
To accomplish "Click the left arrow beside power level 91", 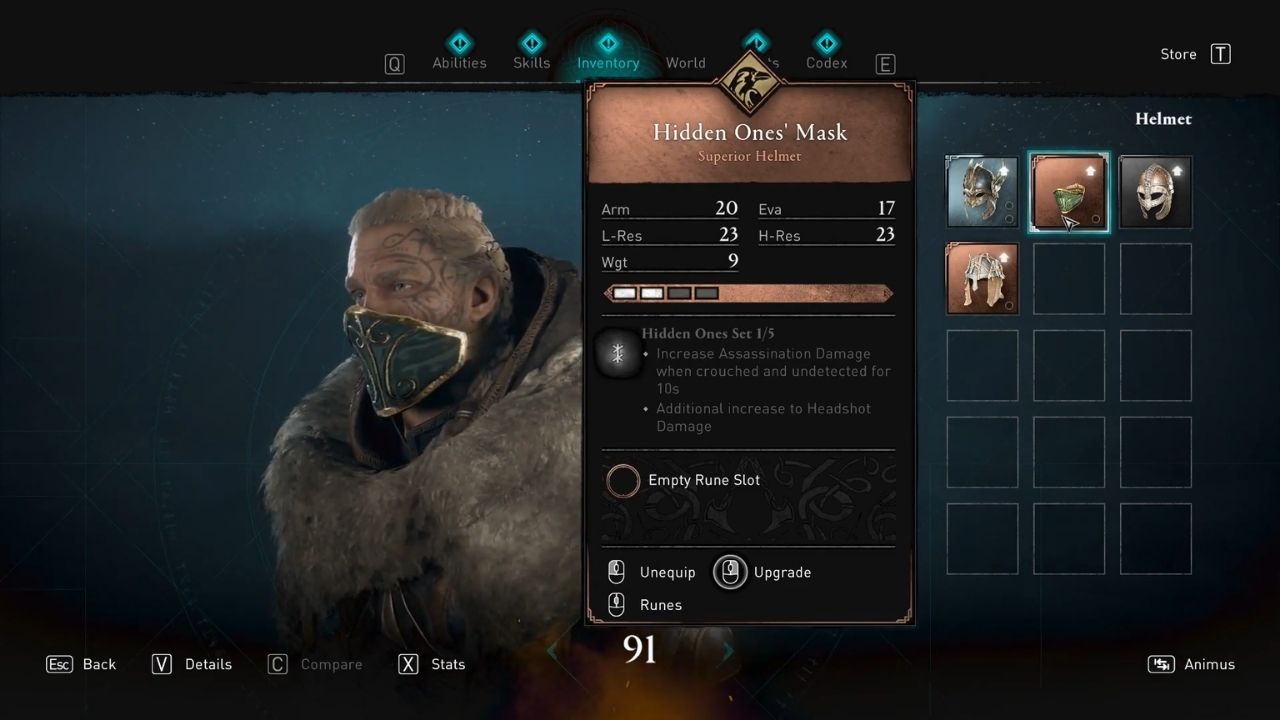I will pyautogui.click(x=552, y=650).
